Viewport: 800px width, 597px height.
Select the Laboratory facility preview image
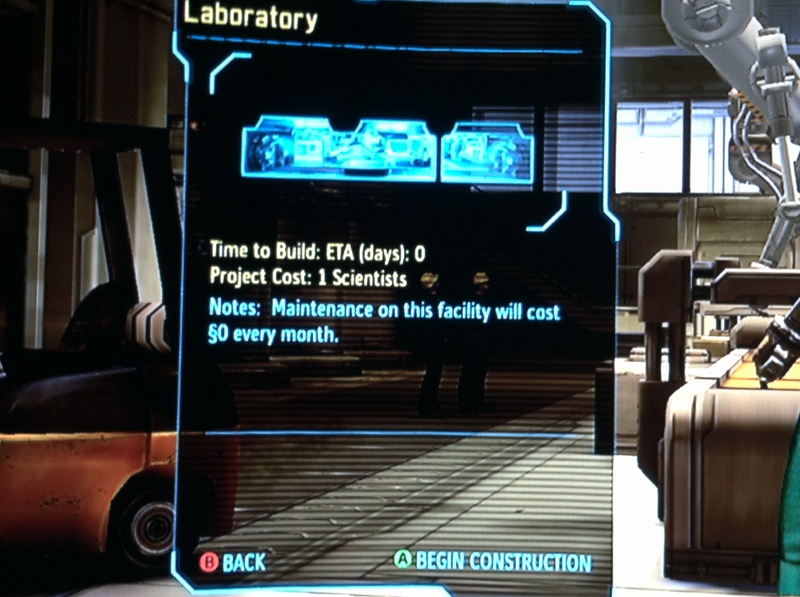click(x=387, y=149)
